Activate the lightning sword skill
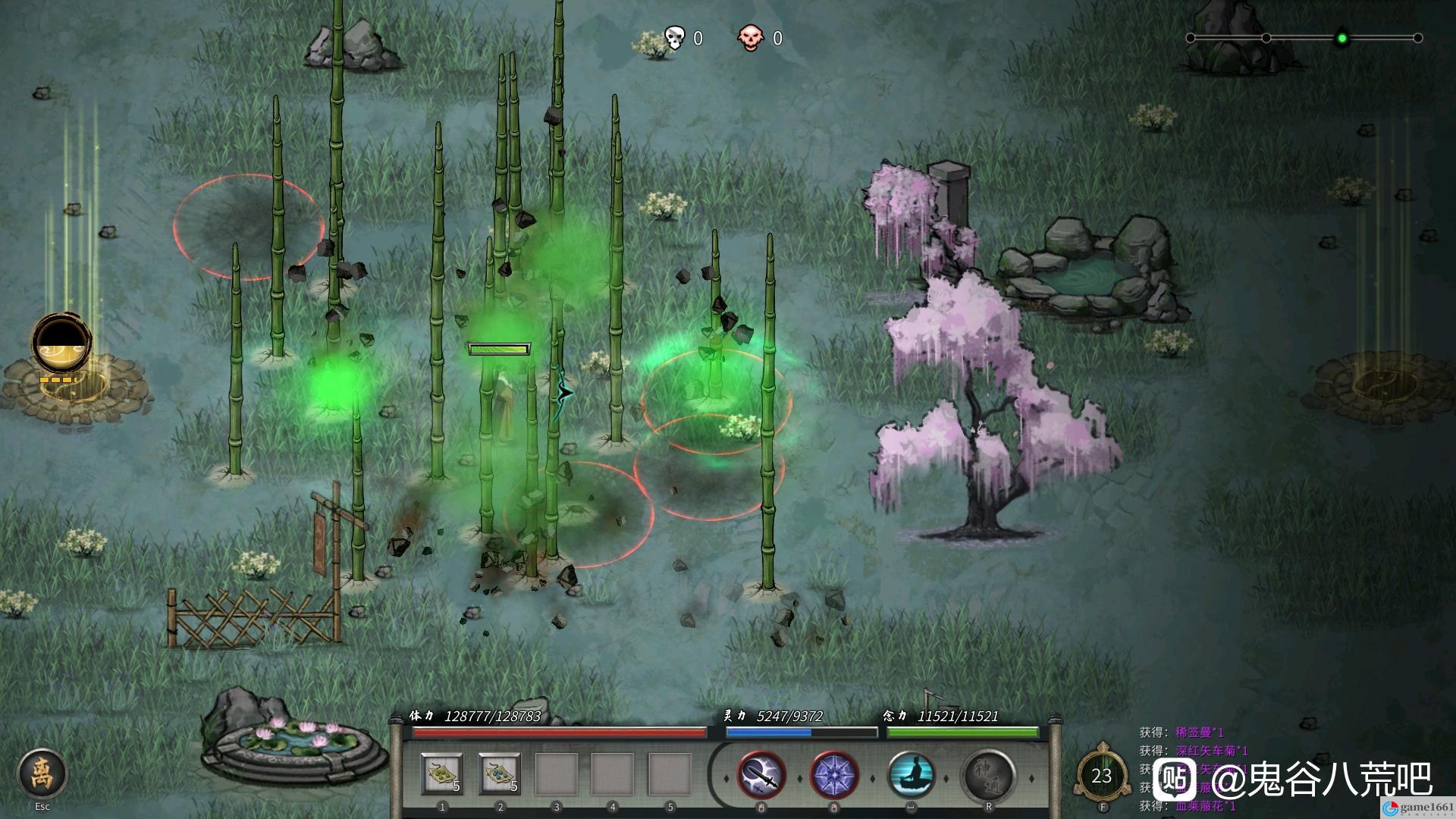Image resolution: width=1456 pixels, height=819 pixels. click(761, 777)
